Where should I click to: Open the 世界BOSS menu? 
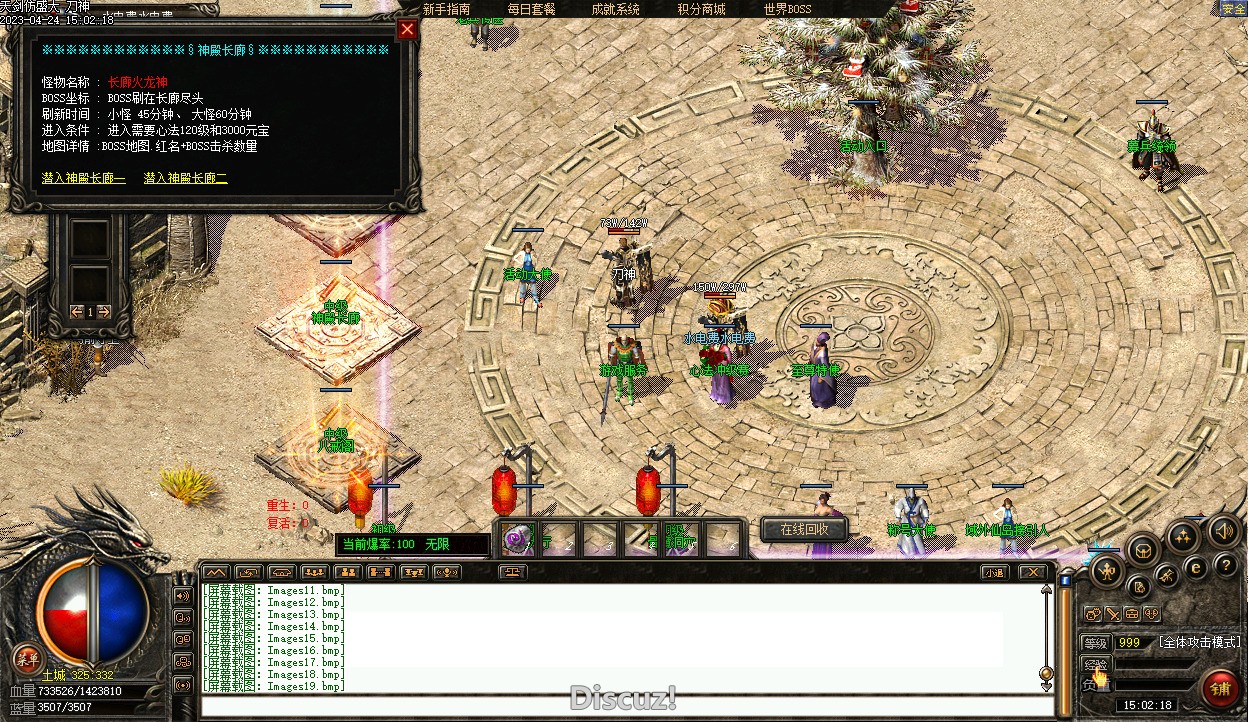pyautogui.click(x=788, y=9)
